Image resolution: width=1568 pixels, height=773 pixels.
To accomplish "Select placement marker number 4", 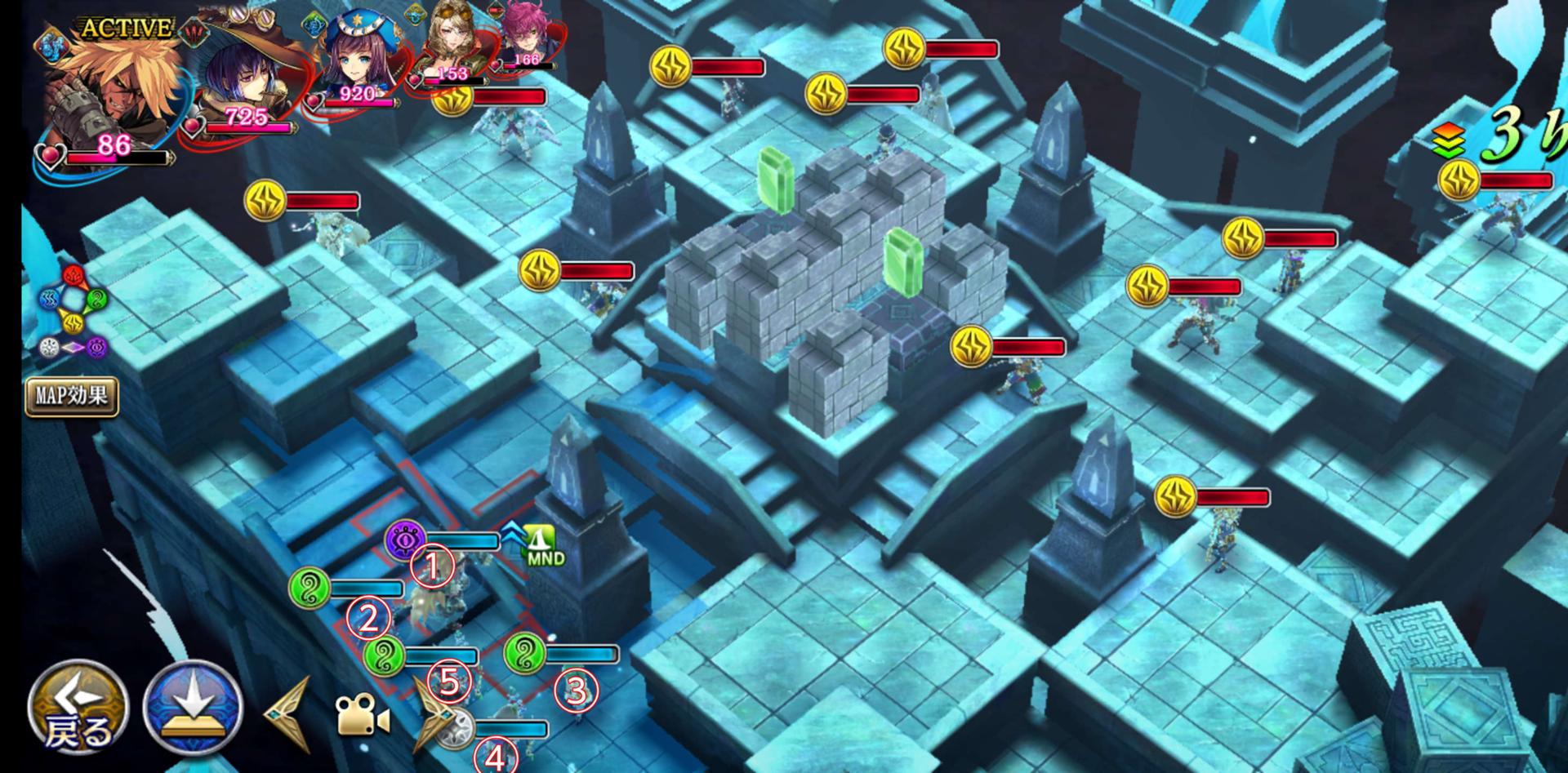I will click(495, 758).
